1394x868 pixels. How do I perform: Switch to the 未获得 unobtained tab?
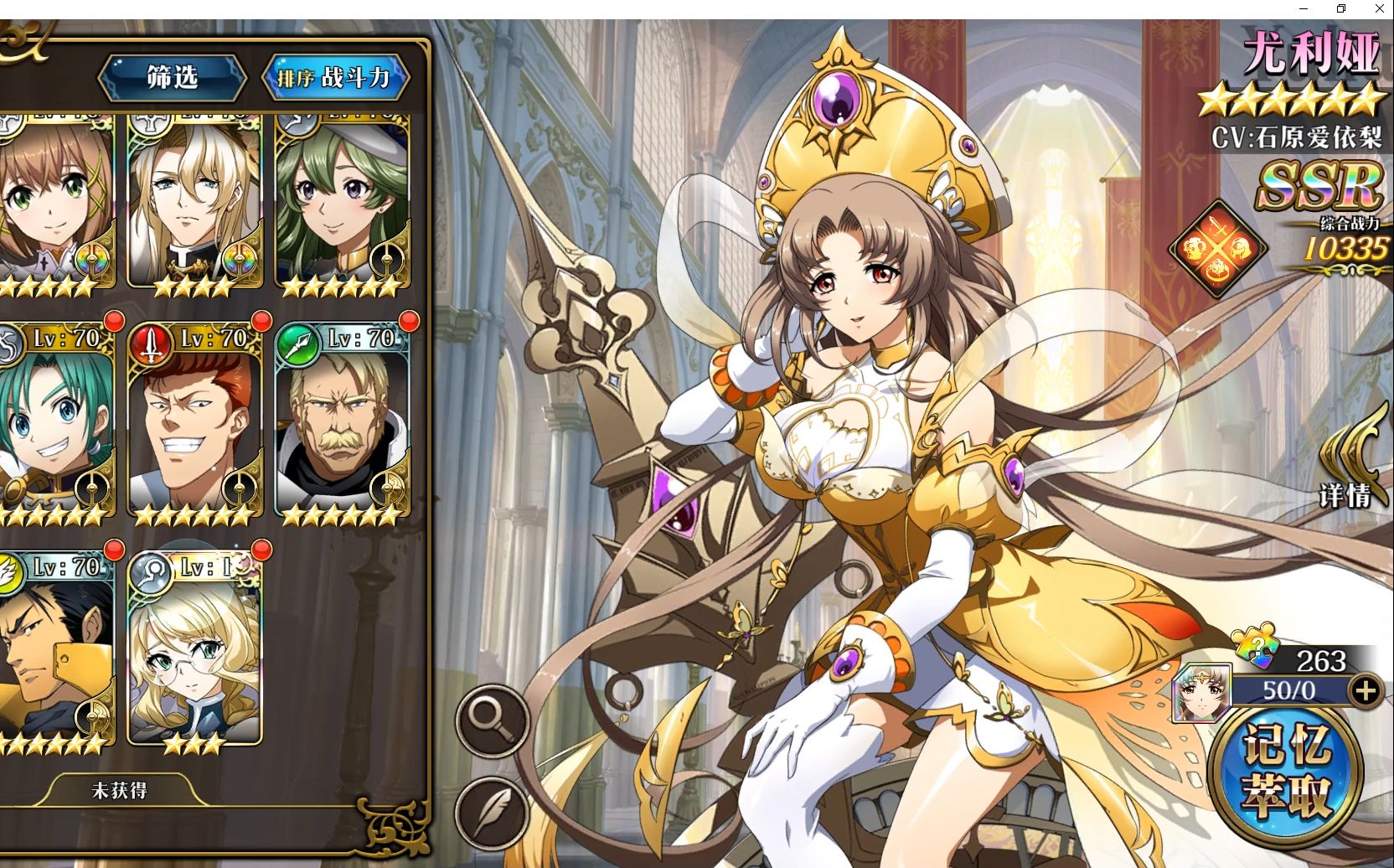click(119, 790)
